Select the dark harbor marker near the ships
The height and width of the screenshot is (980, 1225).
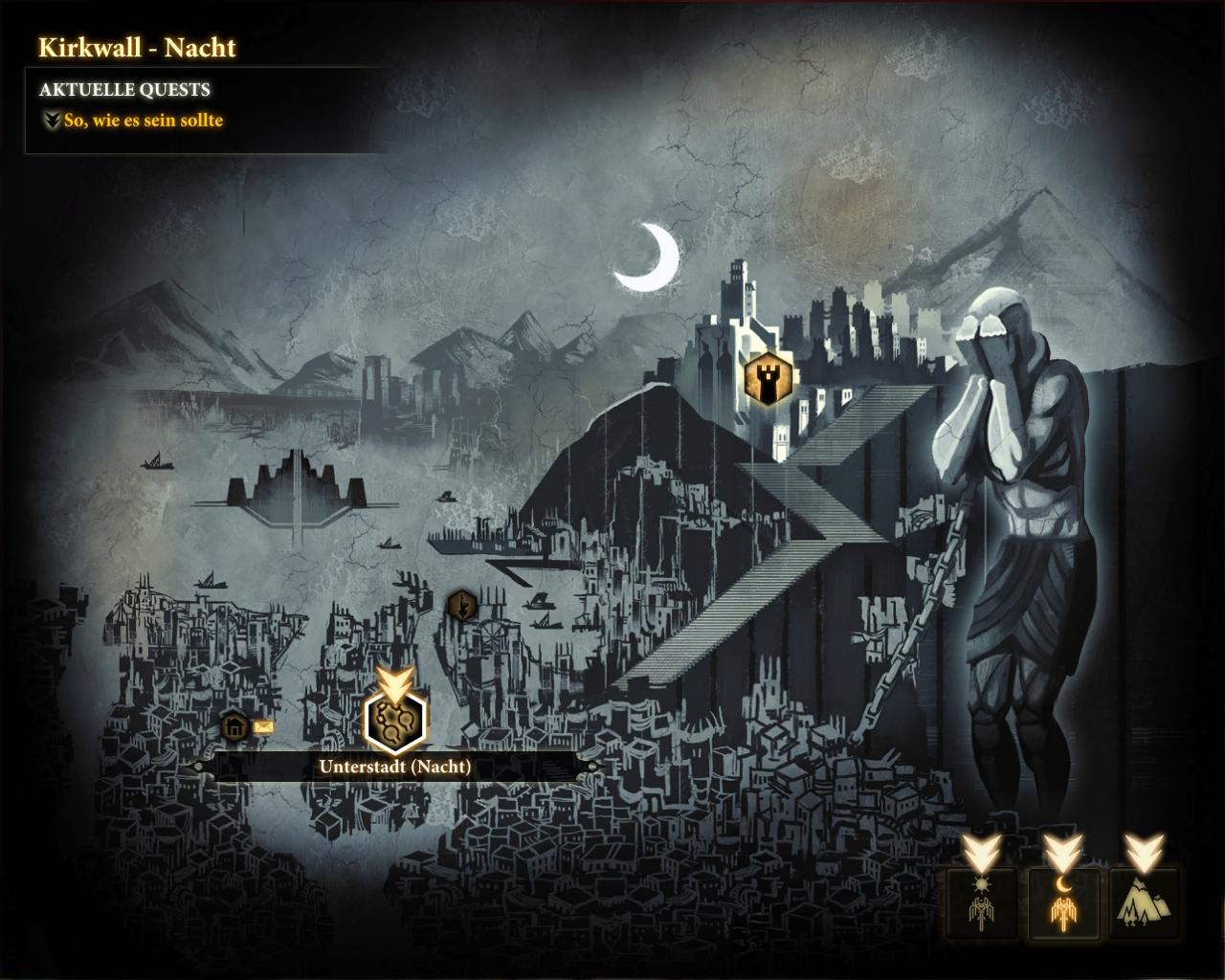tap(461, 605)
